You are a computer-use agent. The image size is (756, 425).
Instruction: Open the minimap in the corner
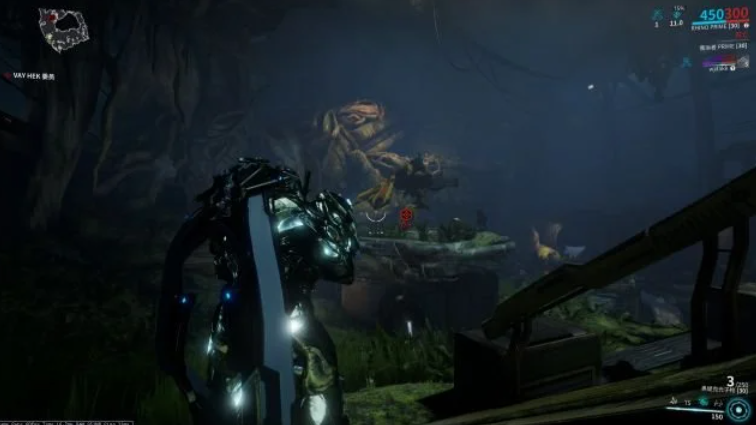pos(63,29)
